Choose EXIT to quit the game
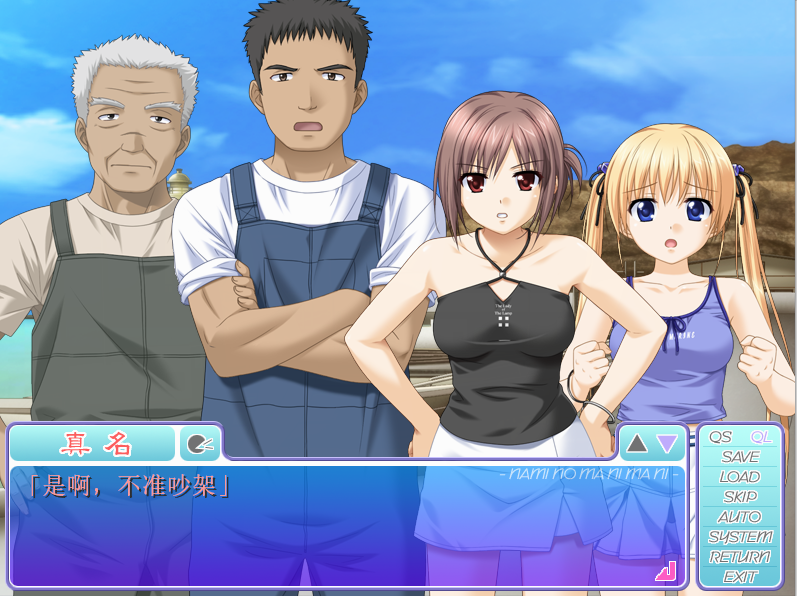This screenshot has width=797, height=596. (740, 577)
